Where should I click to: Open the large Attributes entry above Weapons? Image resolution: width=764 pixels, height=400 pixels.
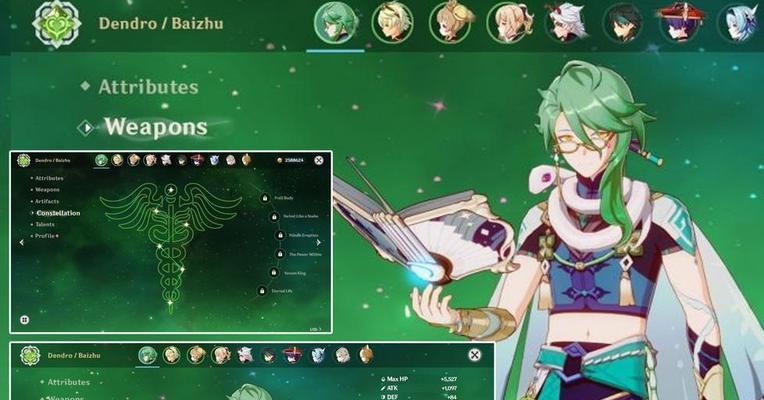coord(148,87)
